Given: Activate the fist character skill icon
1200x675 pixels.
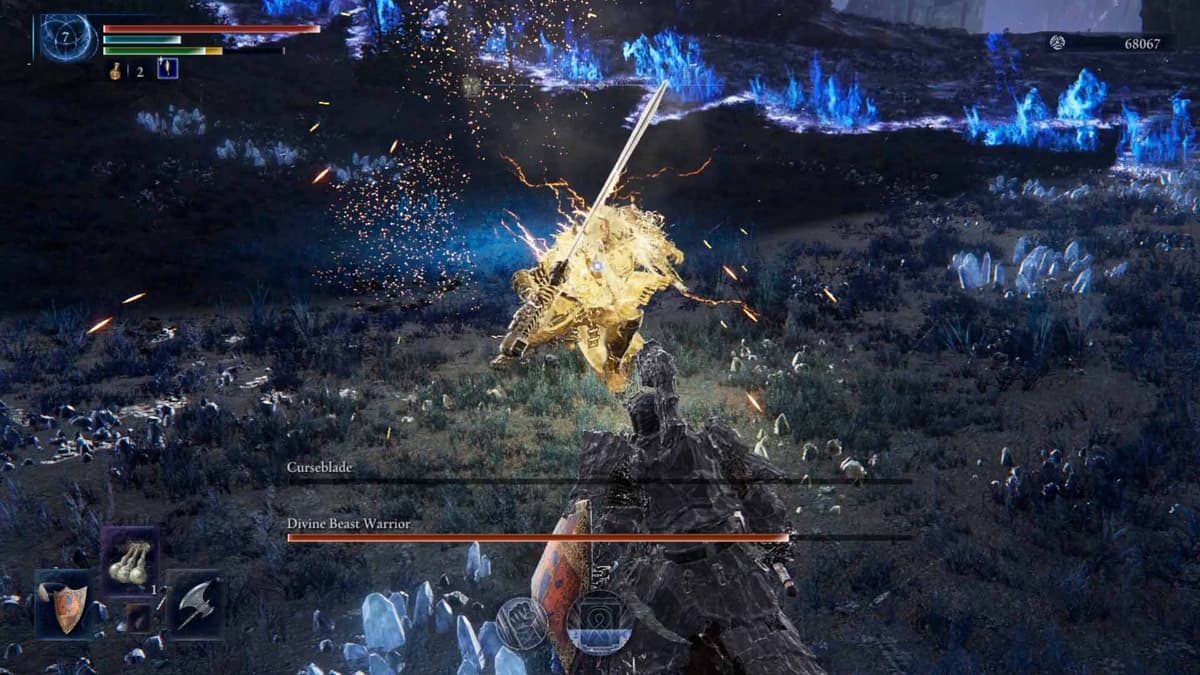Looking at the screenshot, I should (521, 622).
